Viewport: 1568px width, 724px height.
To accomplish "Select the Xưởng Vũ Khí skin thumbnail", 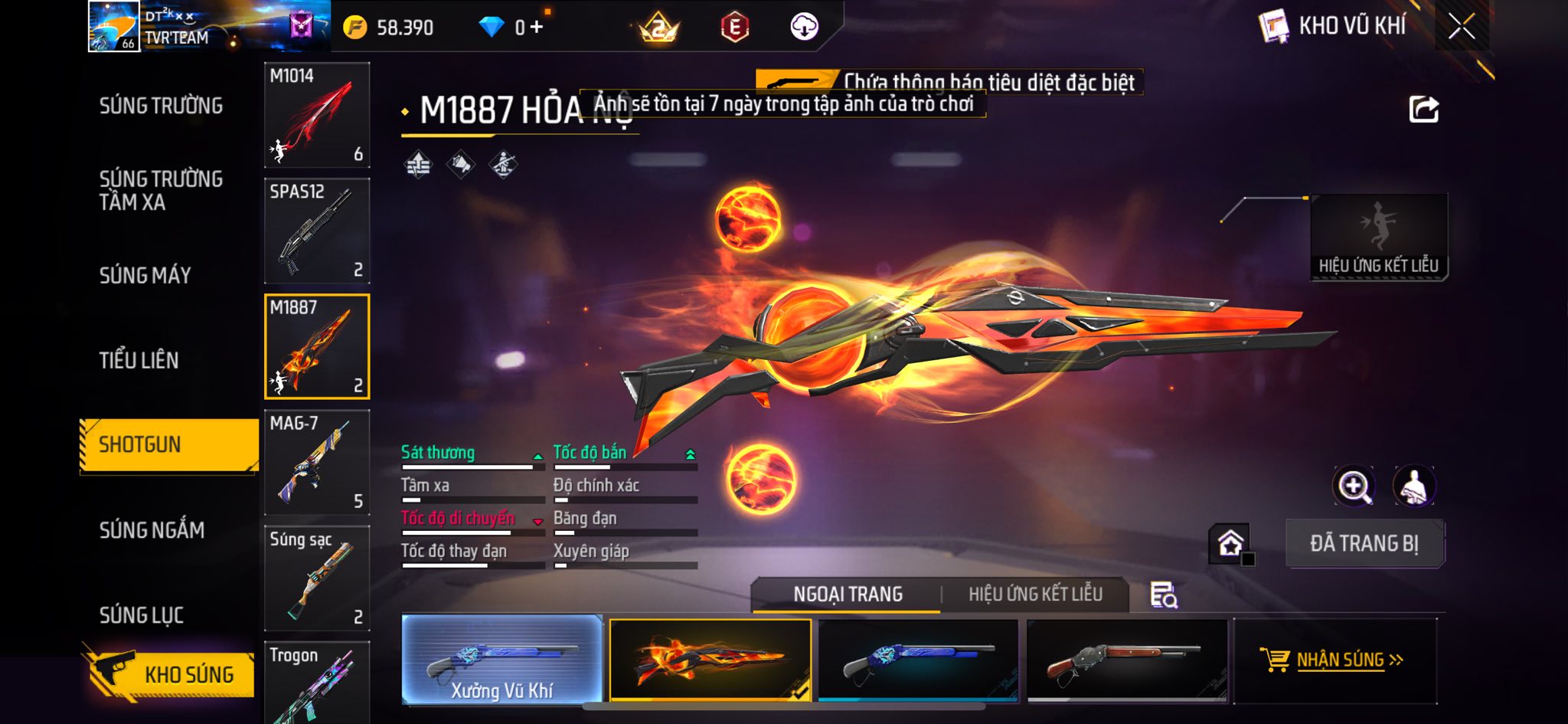I will pyautogui.click(x=502, y=660).
